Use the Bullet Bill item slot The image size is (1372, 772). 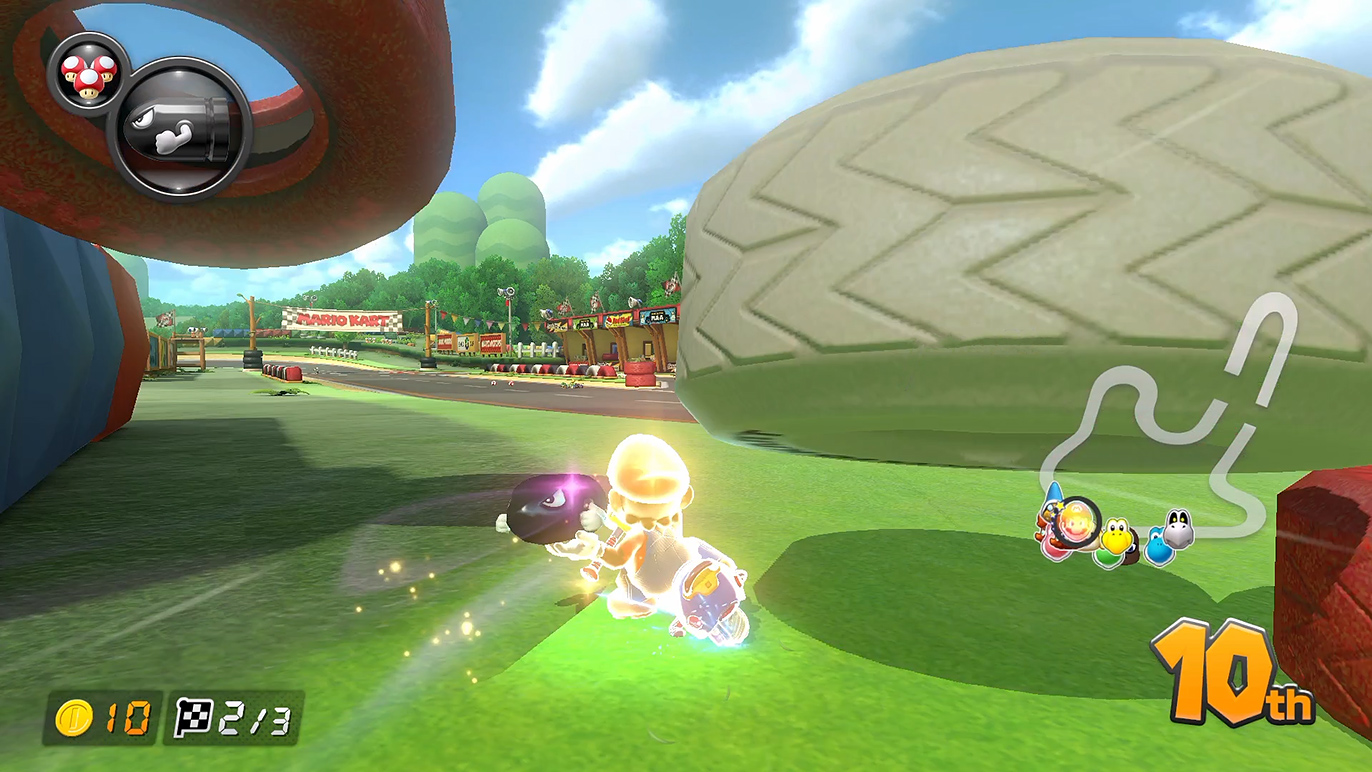pos(180,128)
